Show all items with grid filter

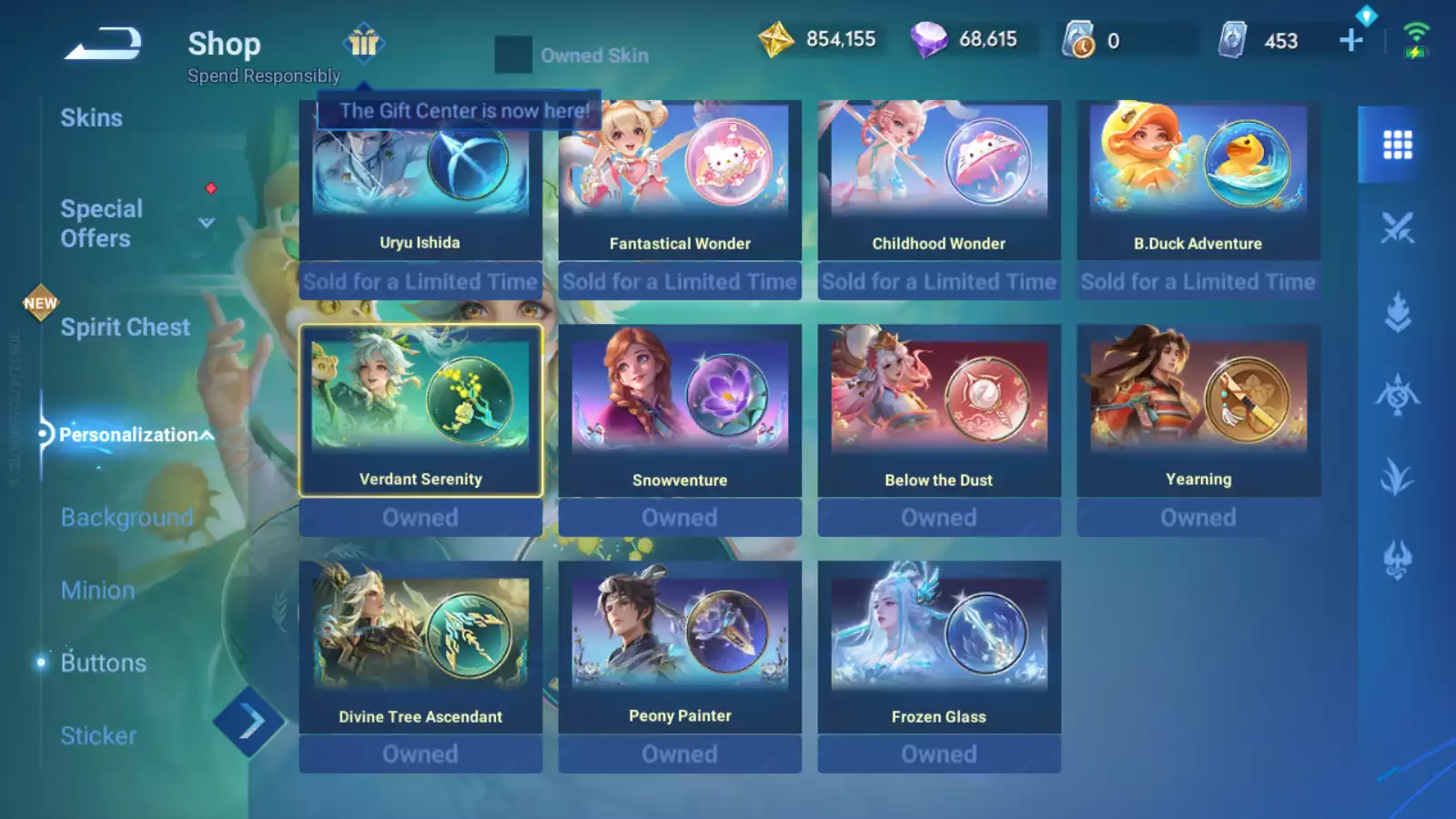point(1397,145)
